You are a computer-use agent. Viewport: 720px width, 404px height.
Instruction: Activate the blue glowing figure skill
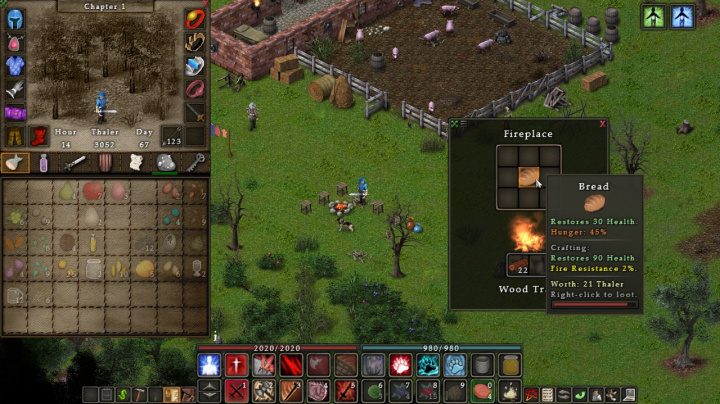coord(209,365)
